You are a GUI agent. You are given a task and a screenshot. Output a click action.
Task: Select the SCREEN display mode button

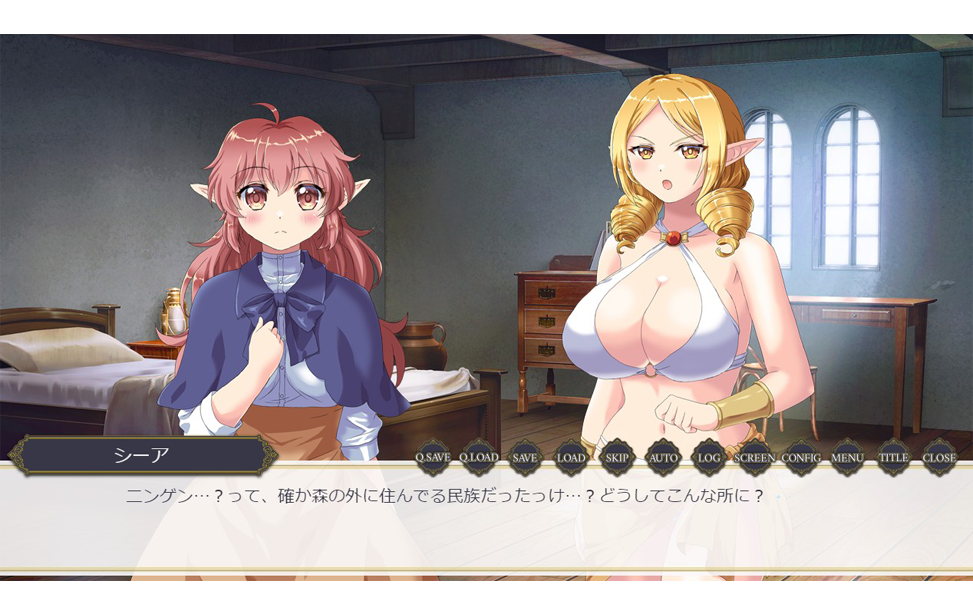click(755, 458)
